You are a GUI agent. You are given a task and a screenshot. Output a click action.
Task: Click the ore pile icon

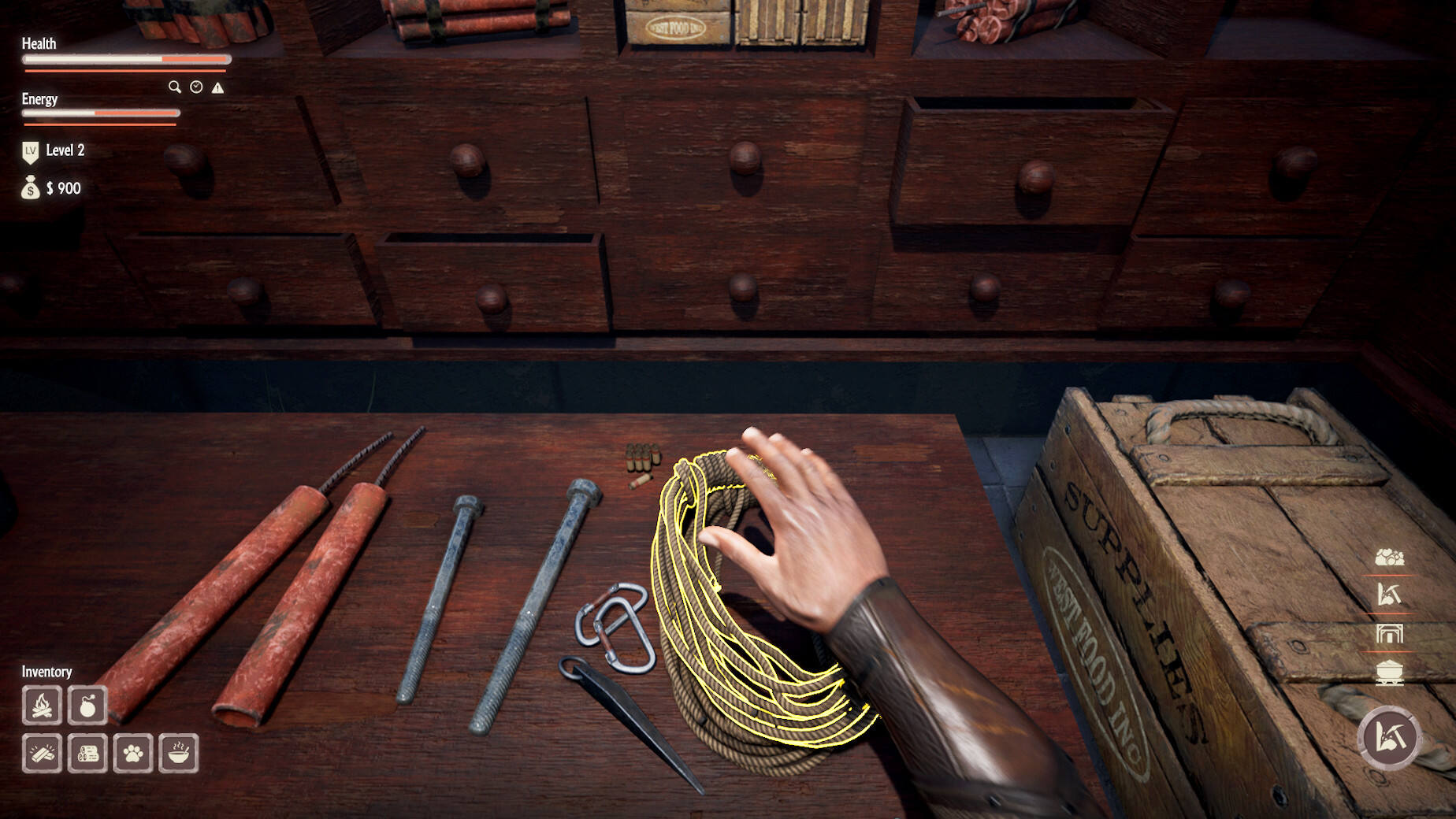pyautogui.click(x=1389, y=558)
